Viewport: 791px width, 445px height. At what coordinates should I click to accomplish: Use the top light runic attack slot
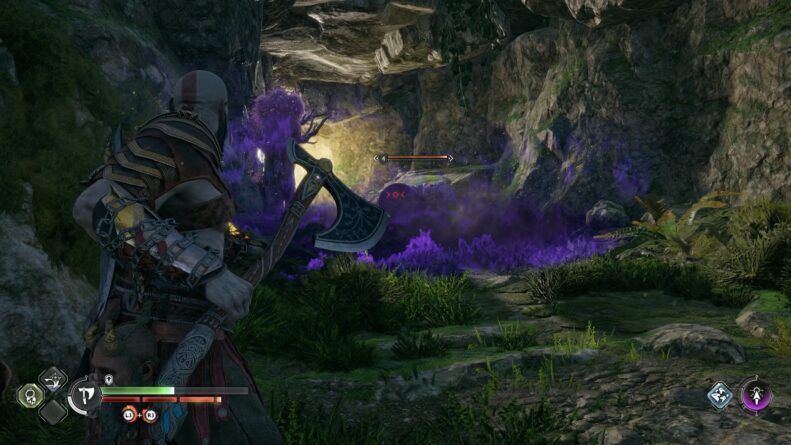54,378
